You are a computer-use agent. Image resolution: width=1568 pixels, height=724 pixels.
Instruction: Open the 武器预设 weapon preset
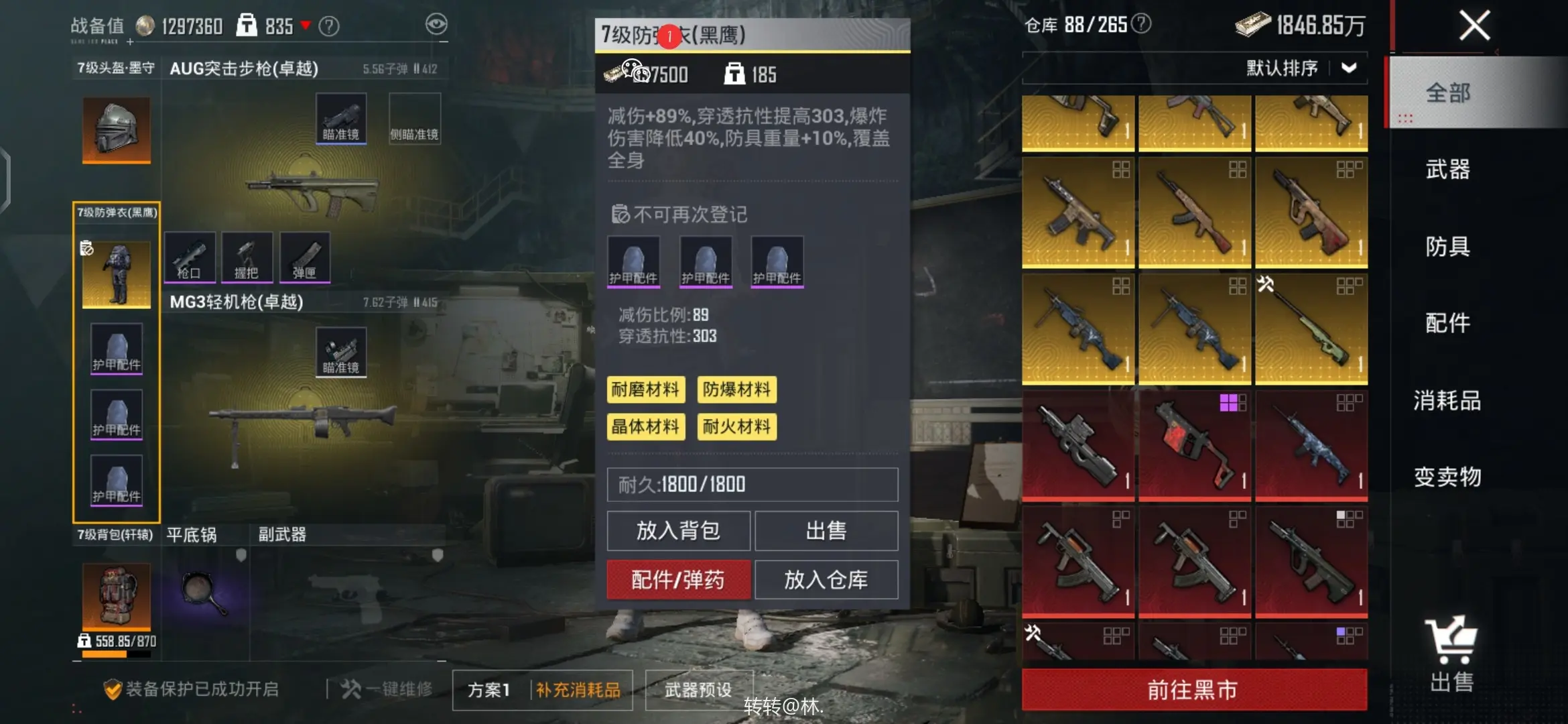[698, 690]
